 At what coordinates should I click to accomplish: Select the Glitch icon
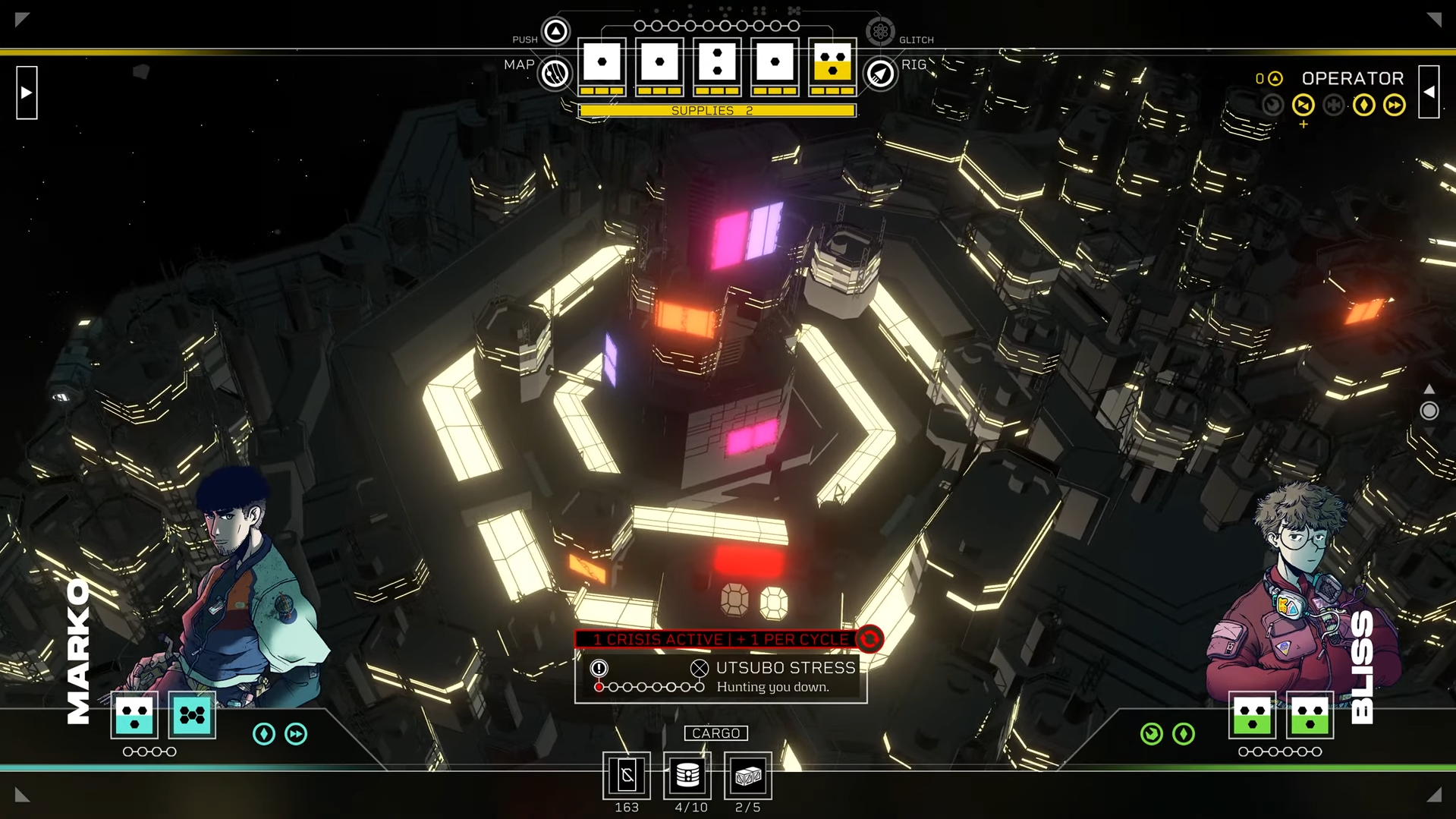[x=880, y=31]
